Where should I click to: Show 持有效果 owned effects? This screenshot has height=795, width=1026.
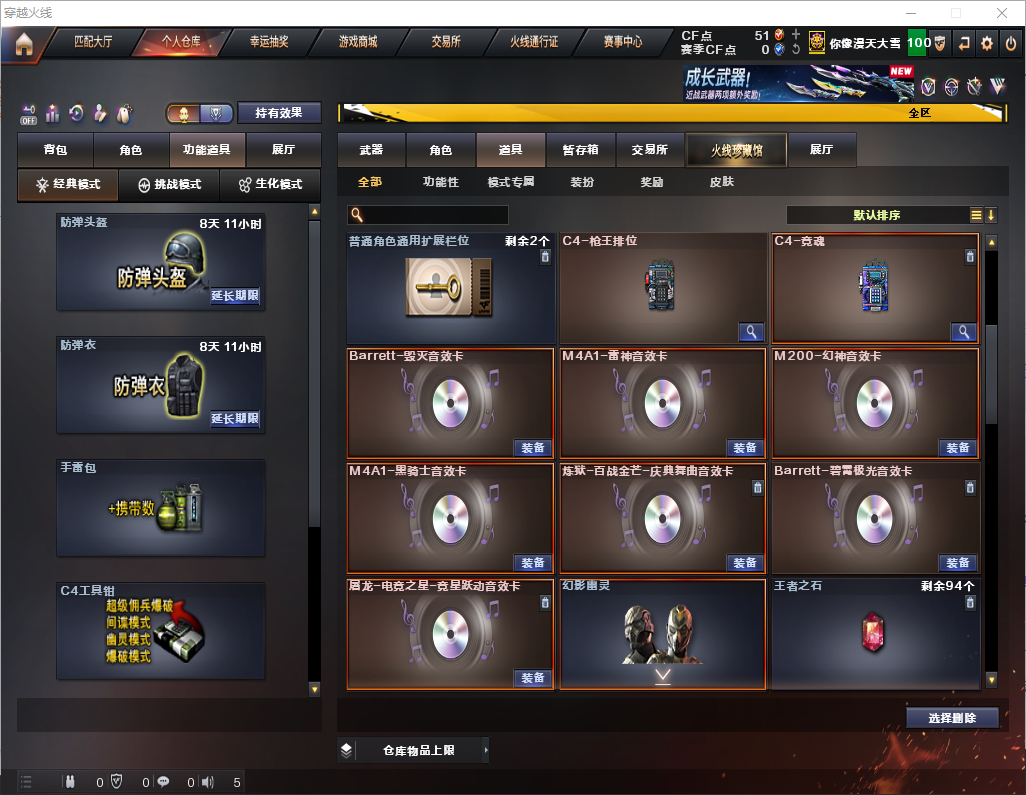pos(279,113)
